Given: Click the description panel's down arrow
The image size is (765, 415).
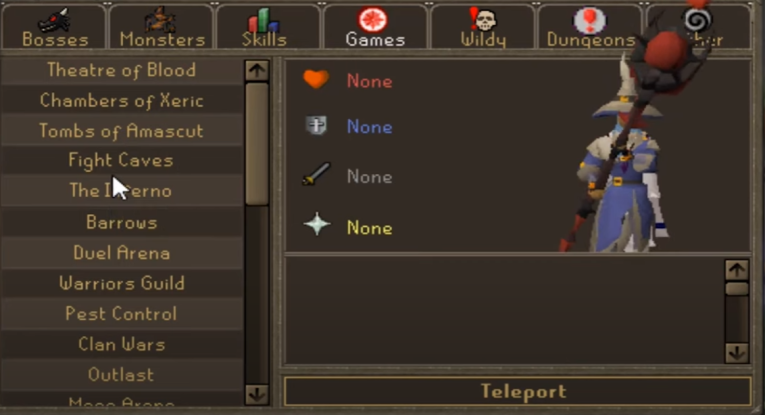Looking at the screenshot, I should (x=737, y=352).
